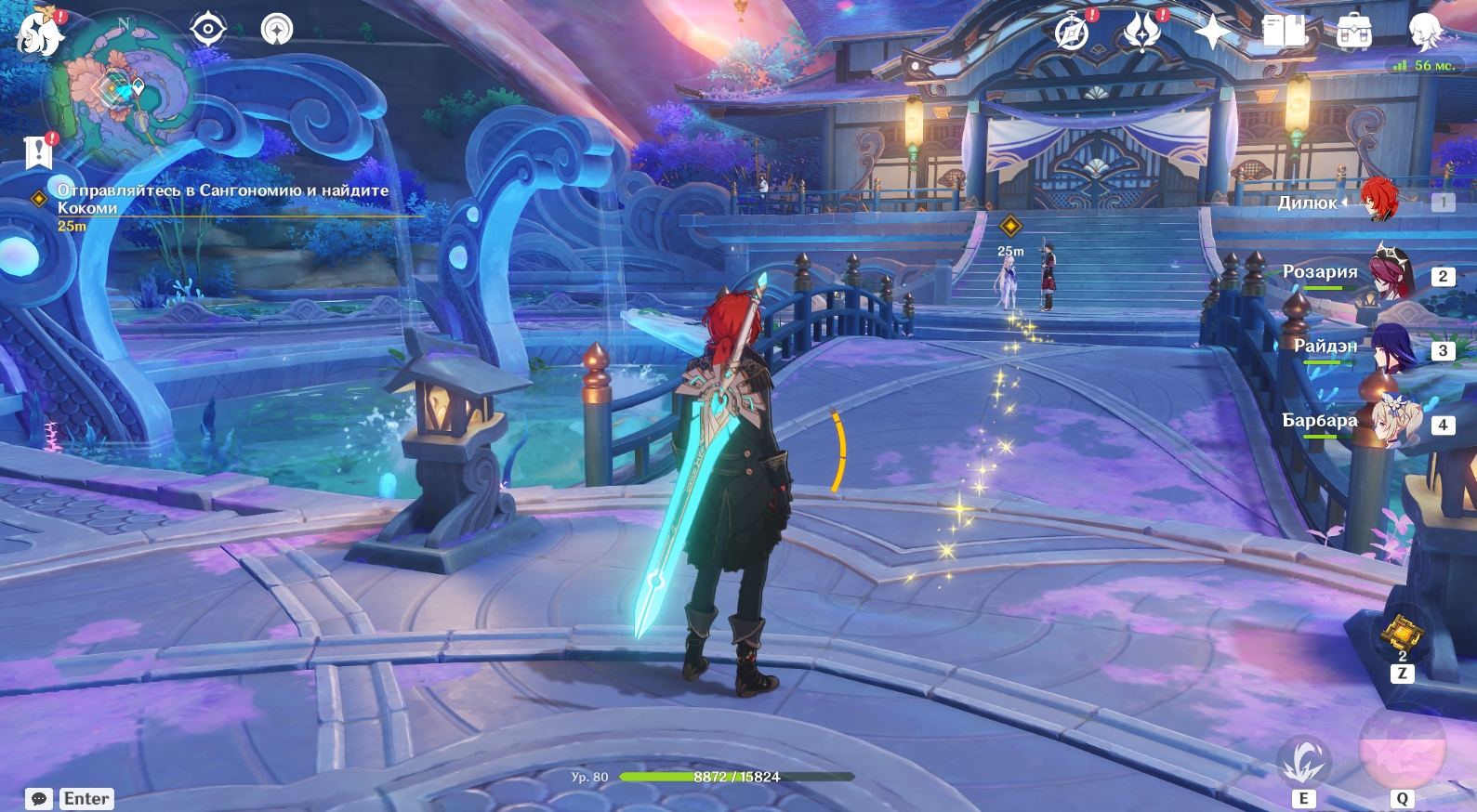Trigger the elemental burst icon
The image size is (1477, 812).
tap(1402, 747)
